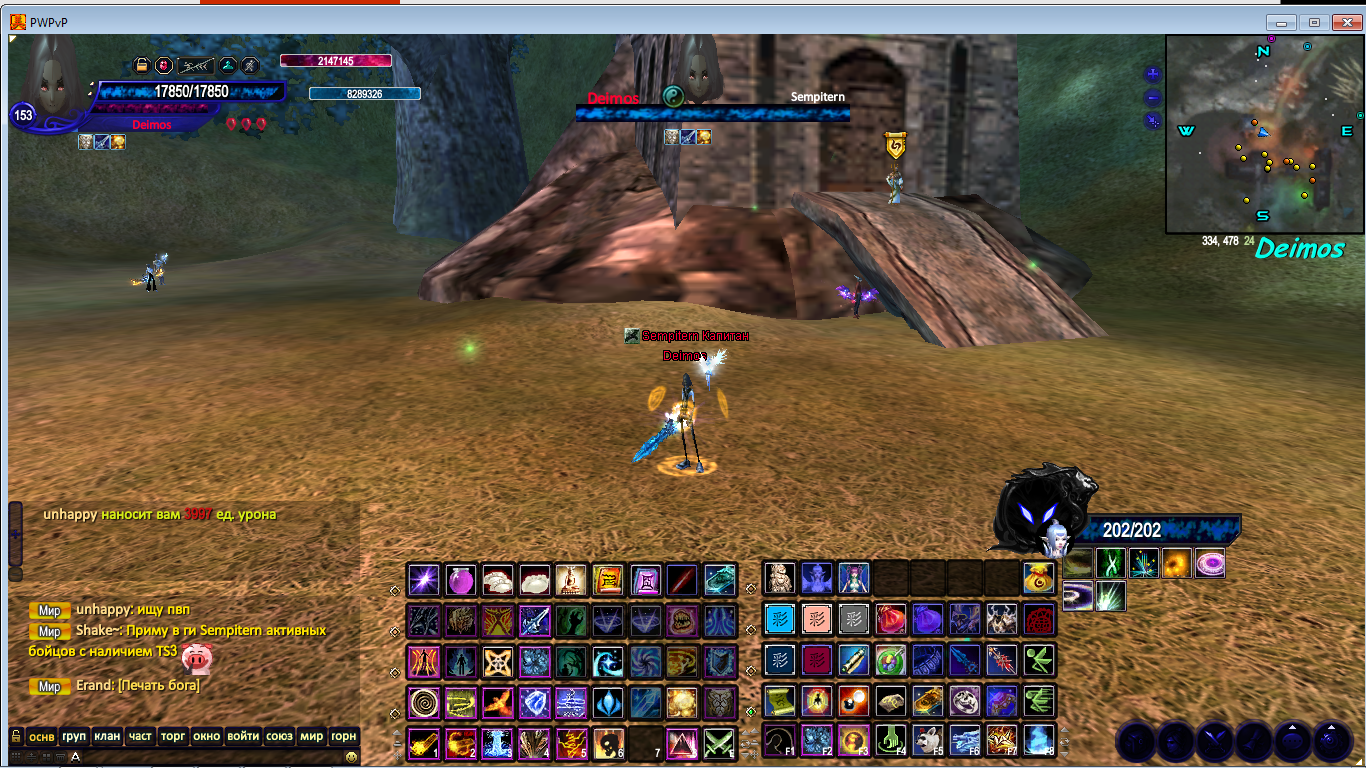This screenshot has width=1366, height=768.
Task: Activate the crossed green swords skill
Action: tap(719, 743)
